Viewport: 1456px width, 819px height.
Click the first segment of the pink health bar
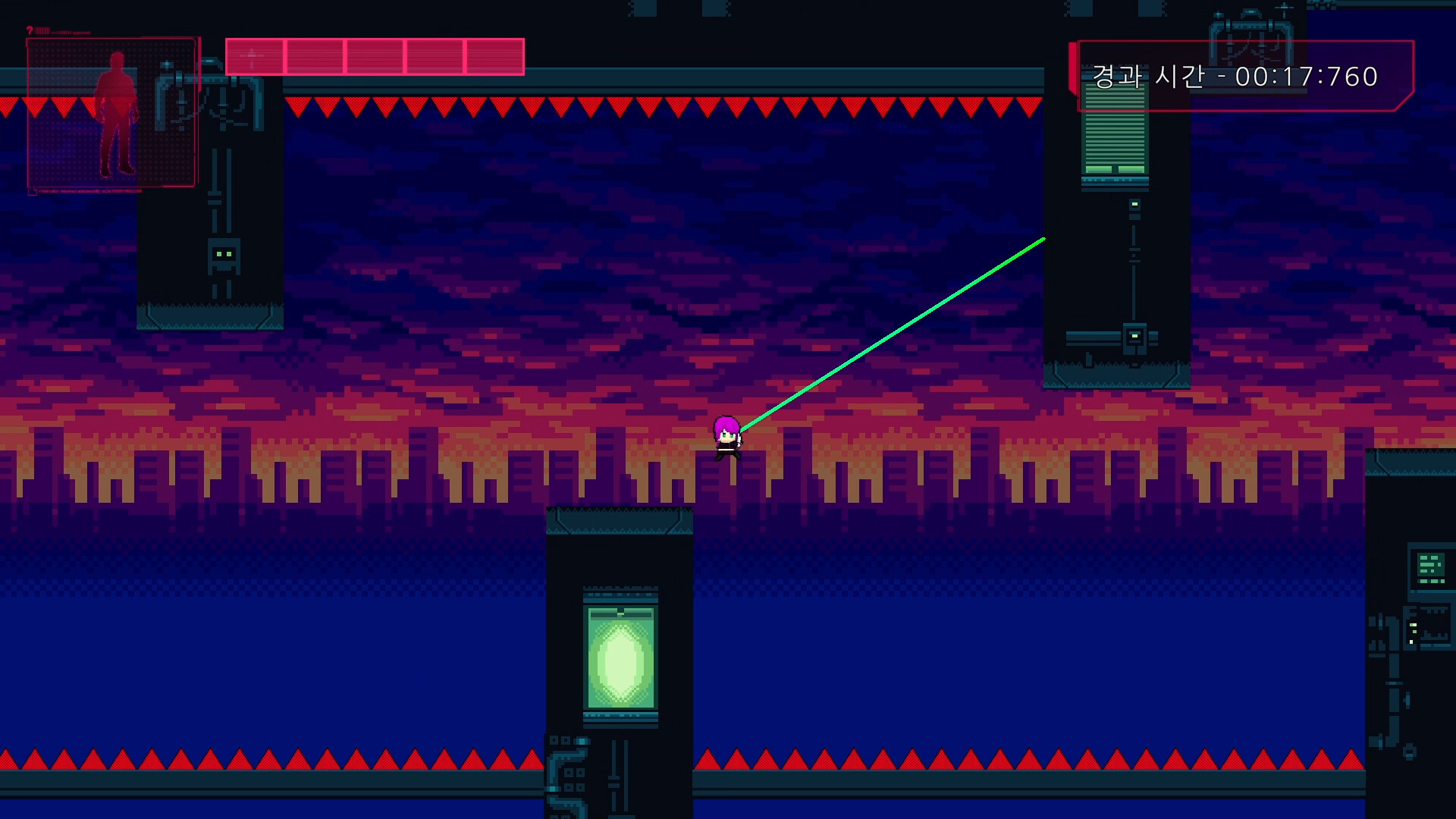[254, 55]
